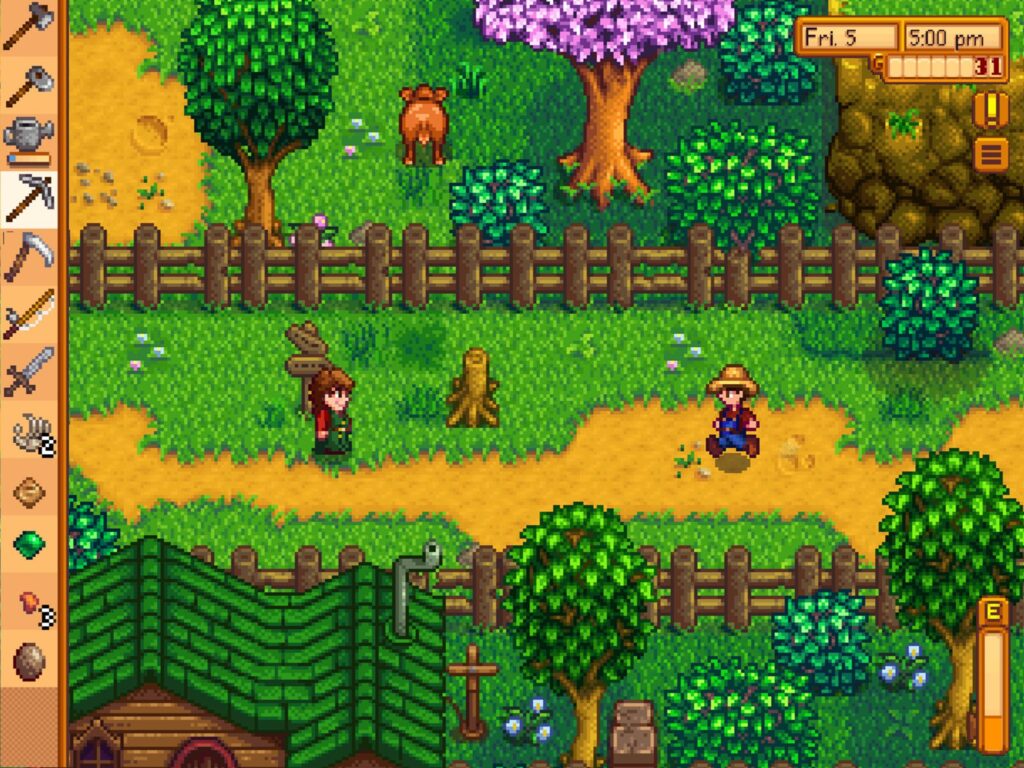Tap the highlighted pickaxe slot
This screenshot has height=768, width=1024.
point(28,198)
